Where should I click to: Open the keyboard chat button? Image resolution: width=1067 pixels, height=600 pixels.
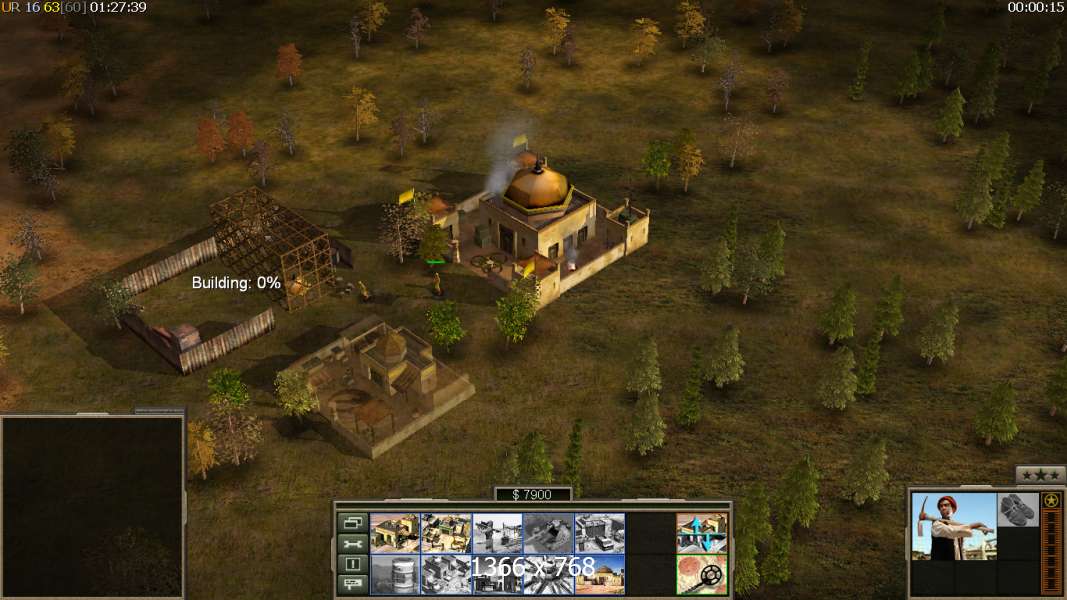click(x=352, y=585)
